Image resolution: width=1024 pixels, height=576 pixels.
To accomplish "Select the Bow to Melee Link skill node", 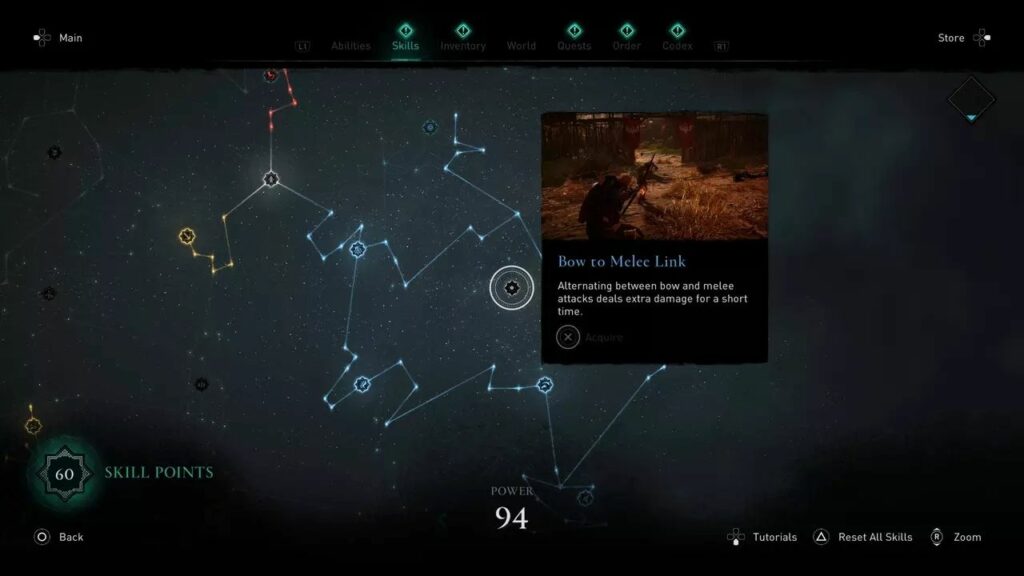I will tap(512, 288).
